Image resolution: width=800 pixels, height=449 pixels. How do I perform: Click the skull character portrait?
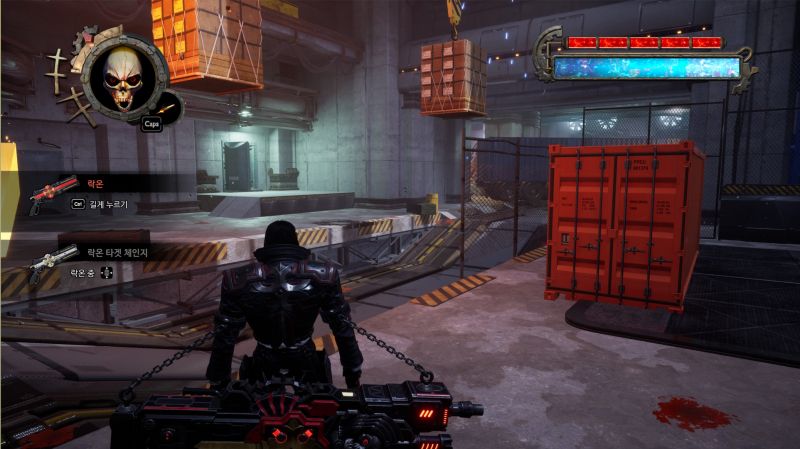(x=125, y=75)
